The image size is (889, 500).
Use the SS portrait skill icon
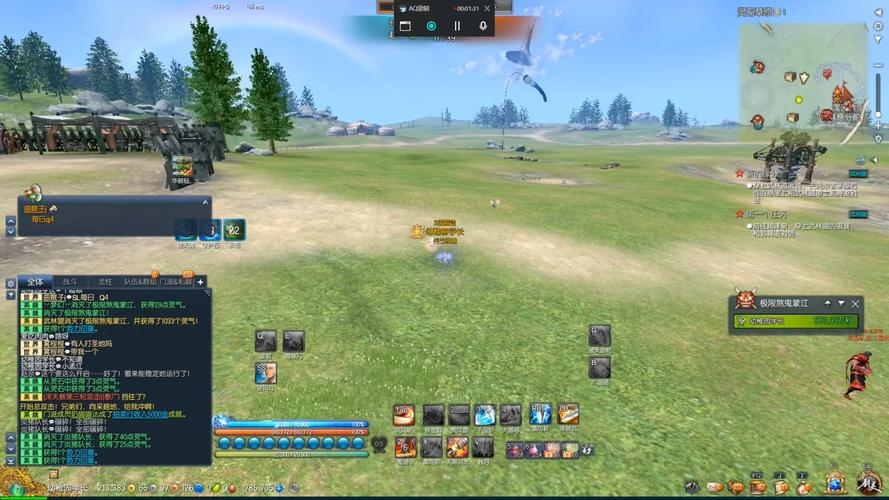(x=265, y=373)
